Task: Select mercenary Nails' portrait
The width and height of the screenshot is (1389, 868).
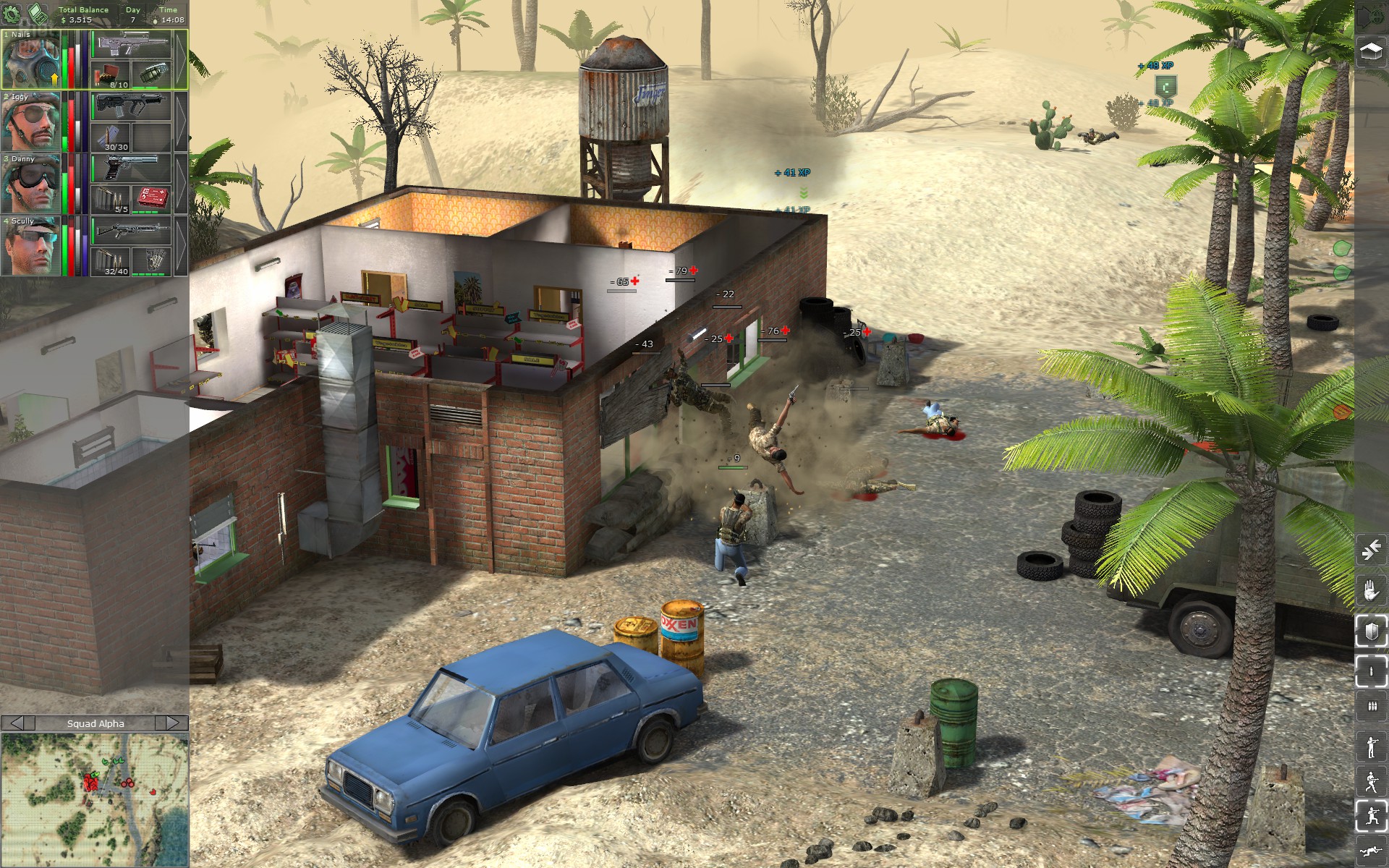Action: (x=30, y=60)
